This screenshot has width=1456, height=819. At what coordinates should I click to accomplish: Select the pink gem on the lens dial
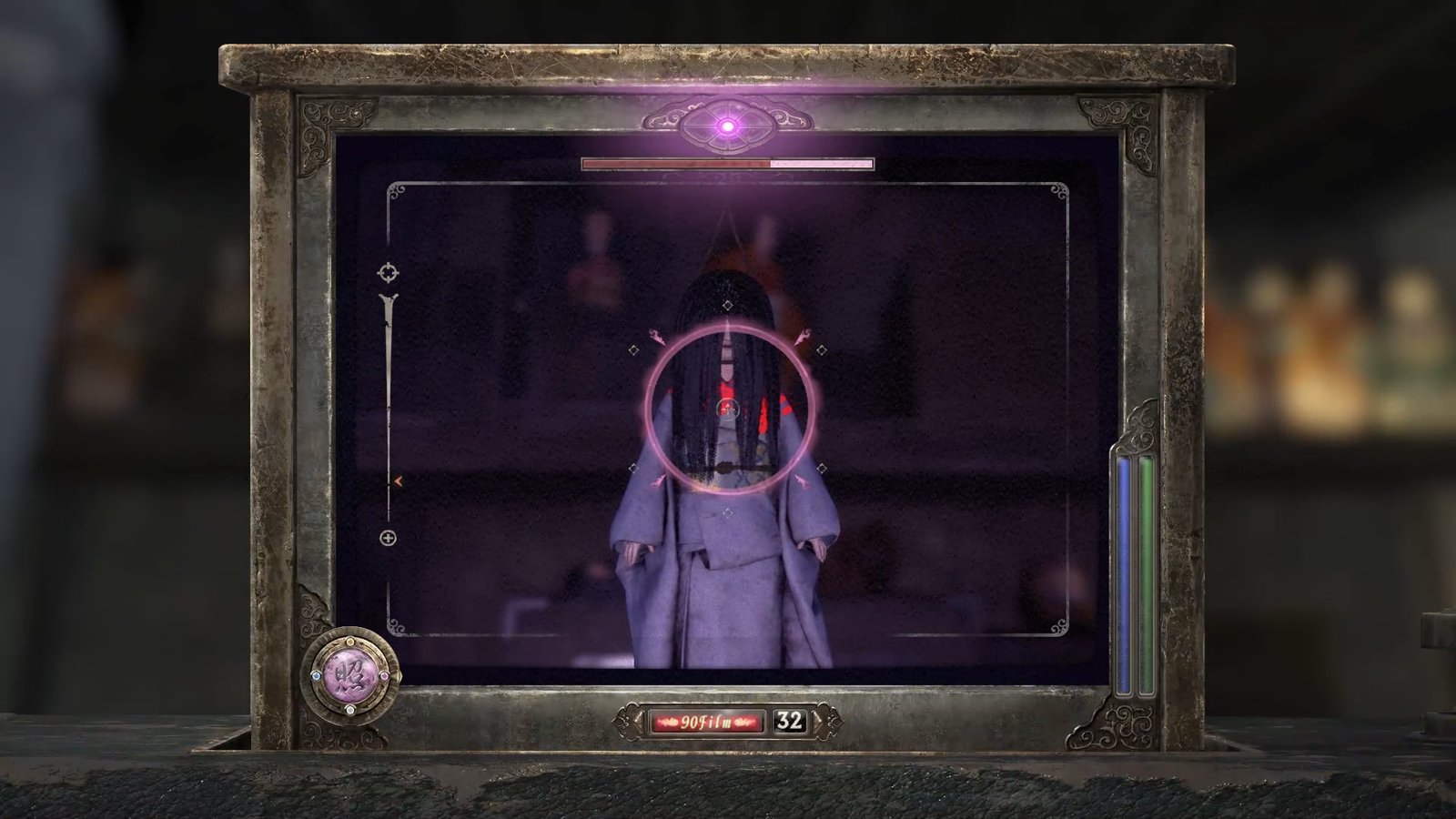pos(384,676)
